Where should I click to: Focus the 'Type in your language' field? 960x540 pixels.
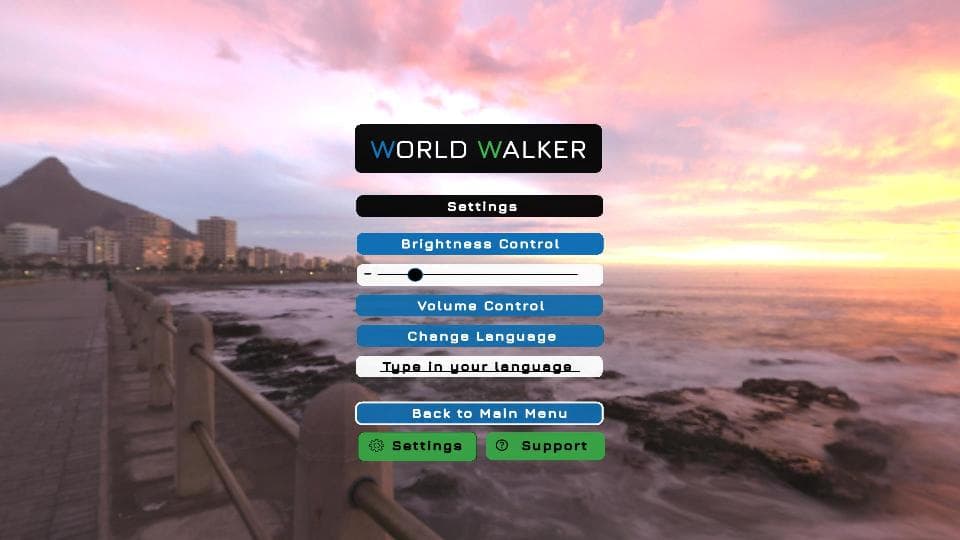coord(480,367)
